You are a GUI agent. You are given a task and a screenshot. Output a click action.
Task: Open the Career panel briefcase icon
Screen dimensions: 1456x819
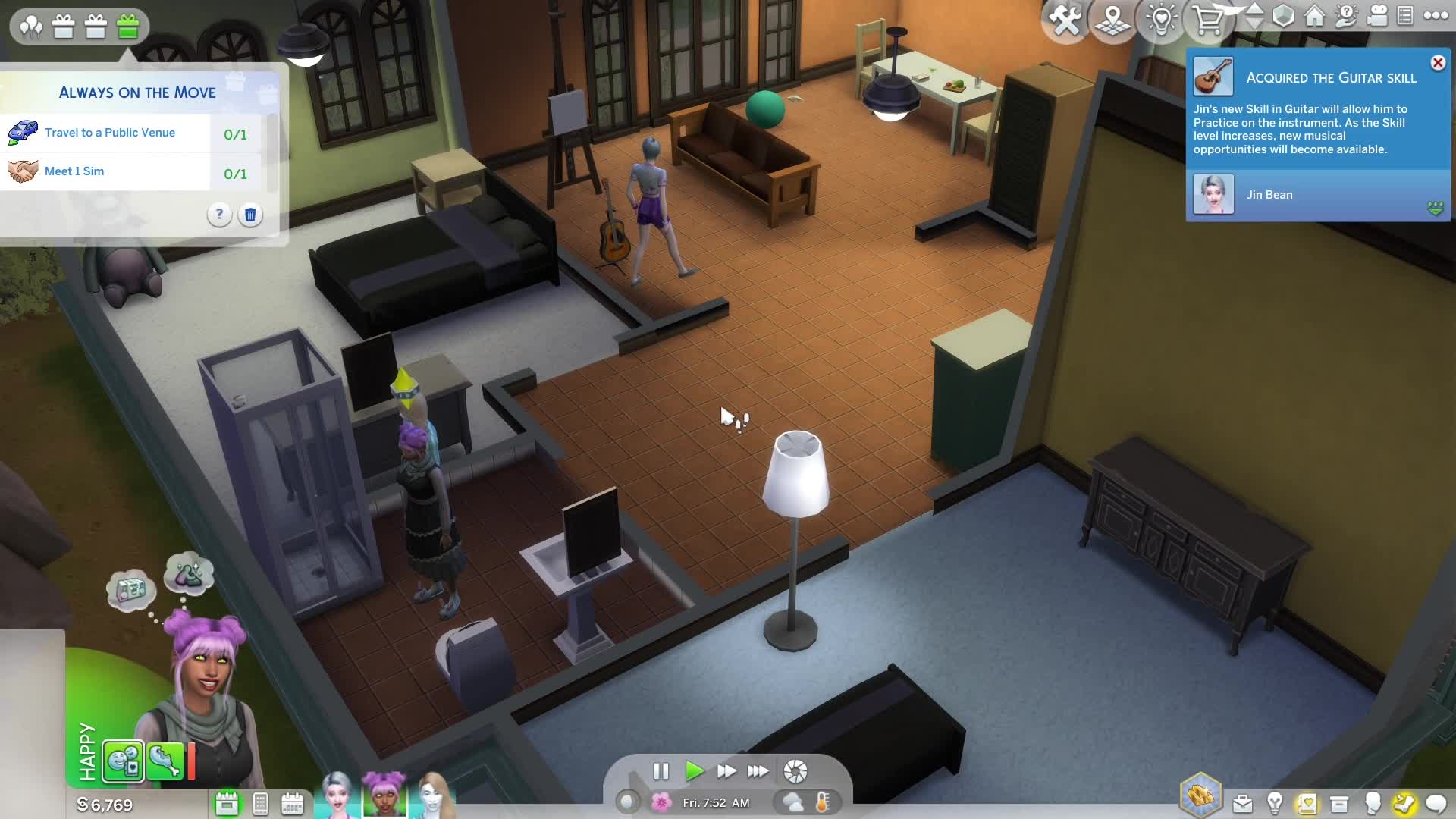tap(1244, 802)
